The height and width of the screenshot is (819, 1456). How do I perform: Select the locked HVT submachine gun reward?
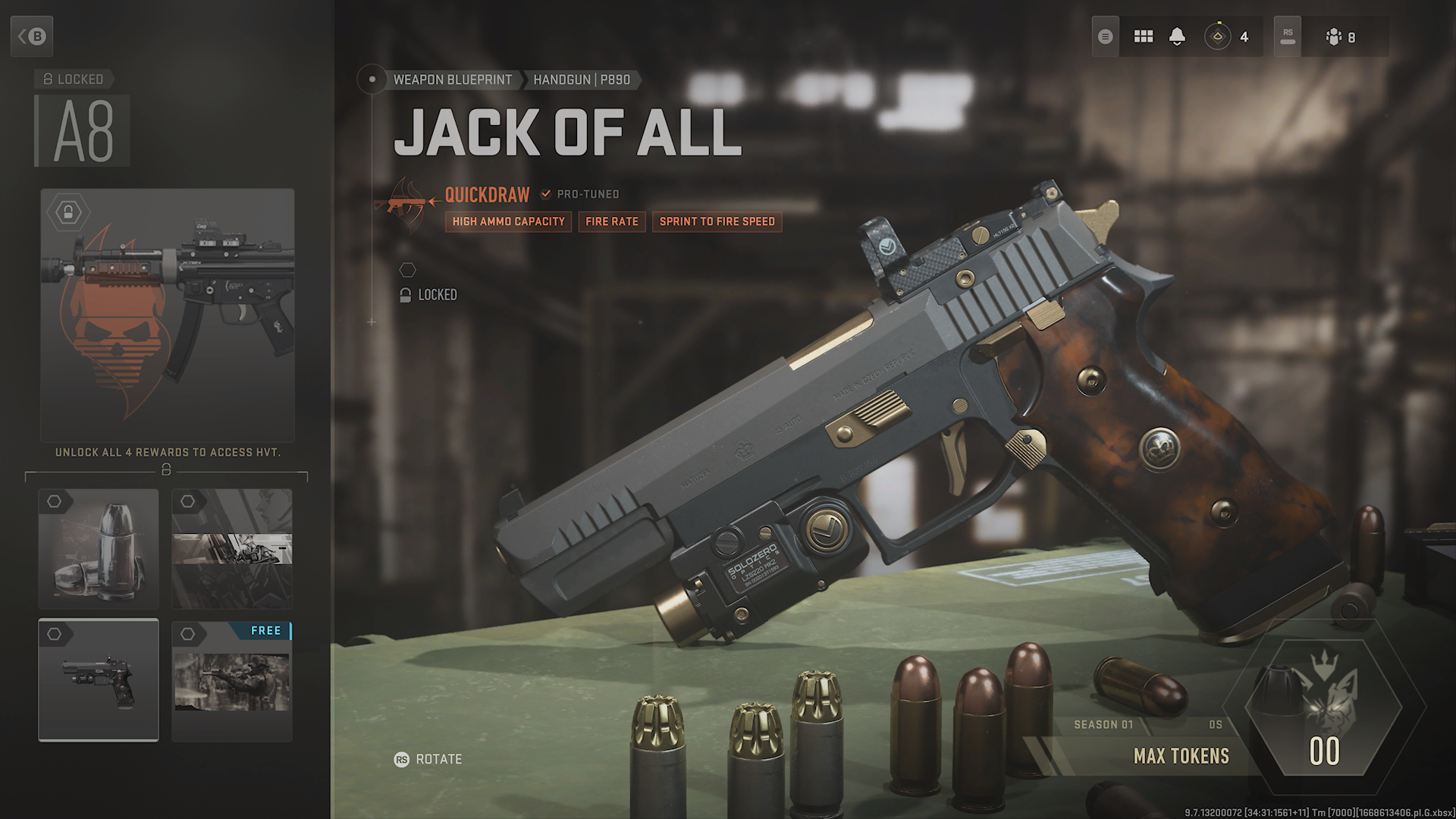pos(167,315)
